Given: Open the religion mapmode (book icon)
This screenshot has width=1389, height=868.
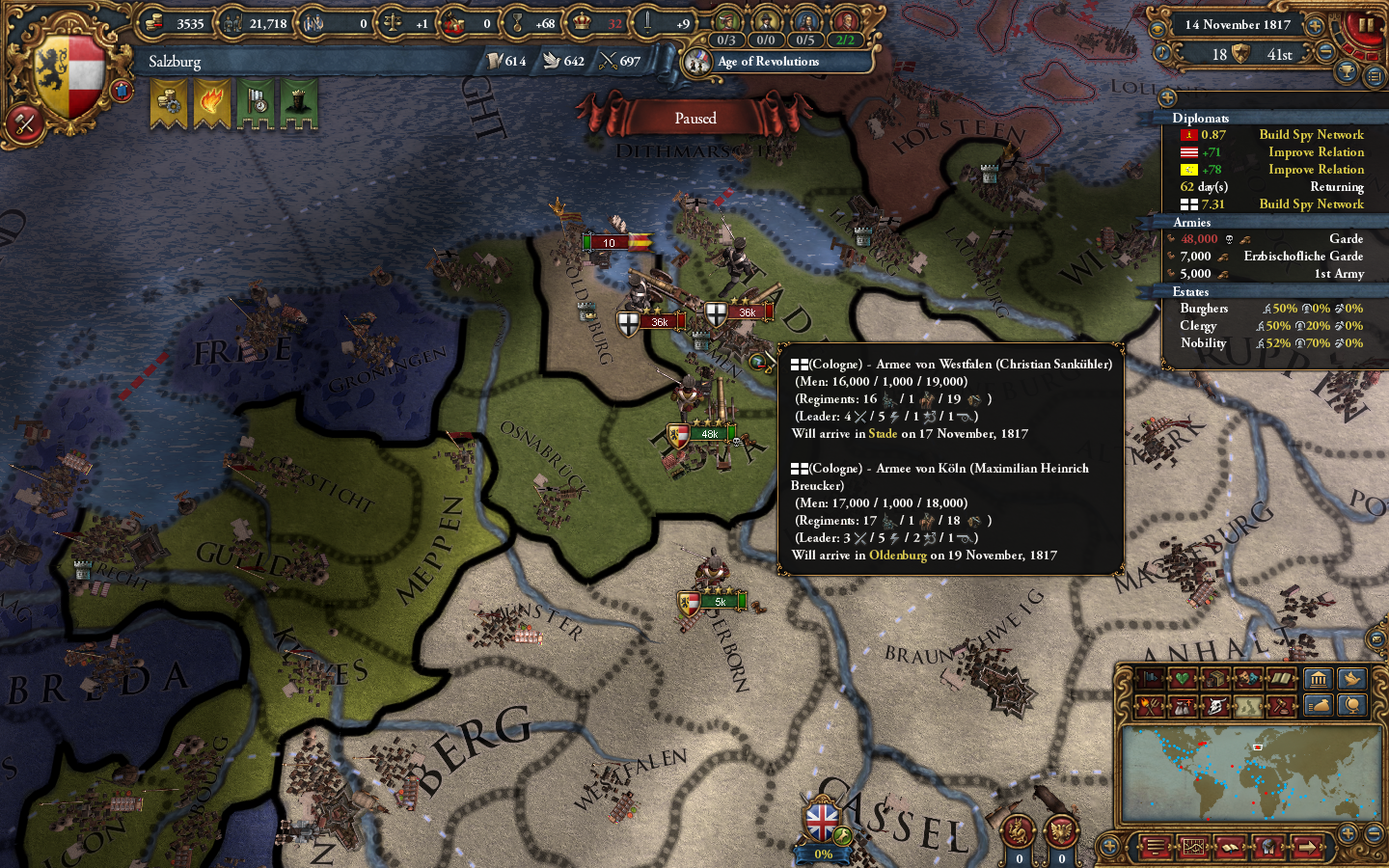Looking at the screenshot, I should click(x=1280, y=678).
